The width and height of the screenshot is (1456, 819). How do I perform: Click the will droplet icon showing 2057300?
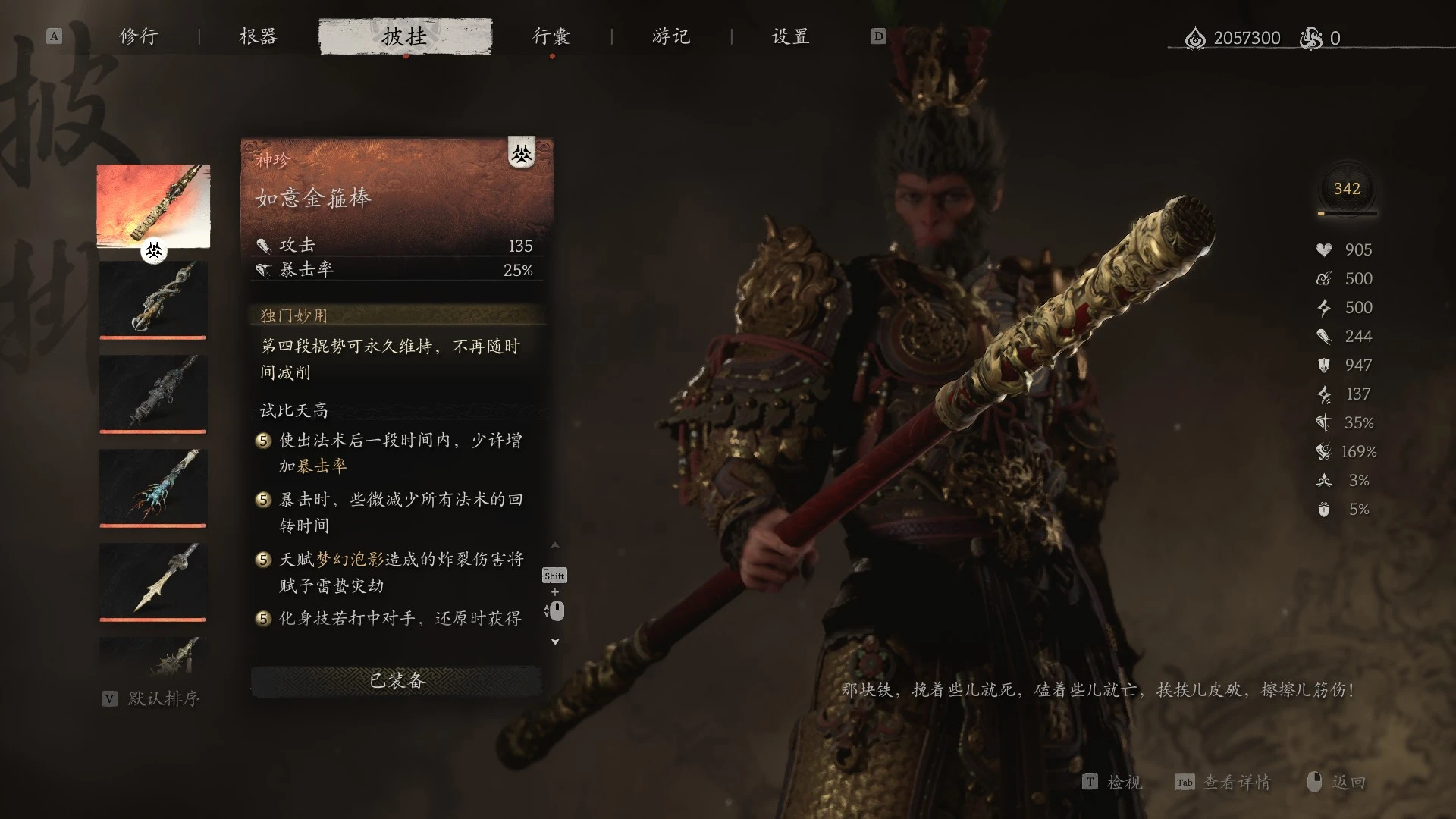coord(1197,37)
